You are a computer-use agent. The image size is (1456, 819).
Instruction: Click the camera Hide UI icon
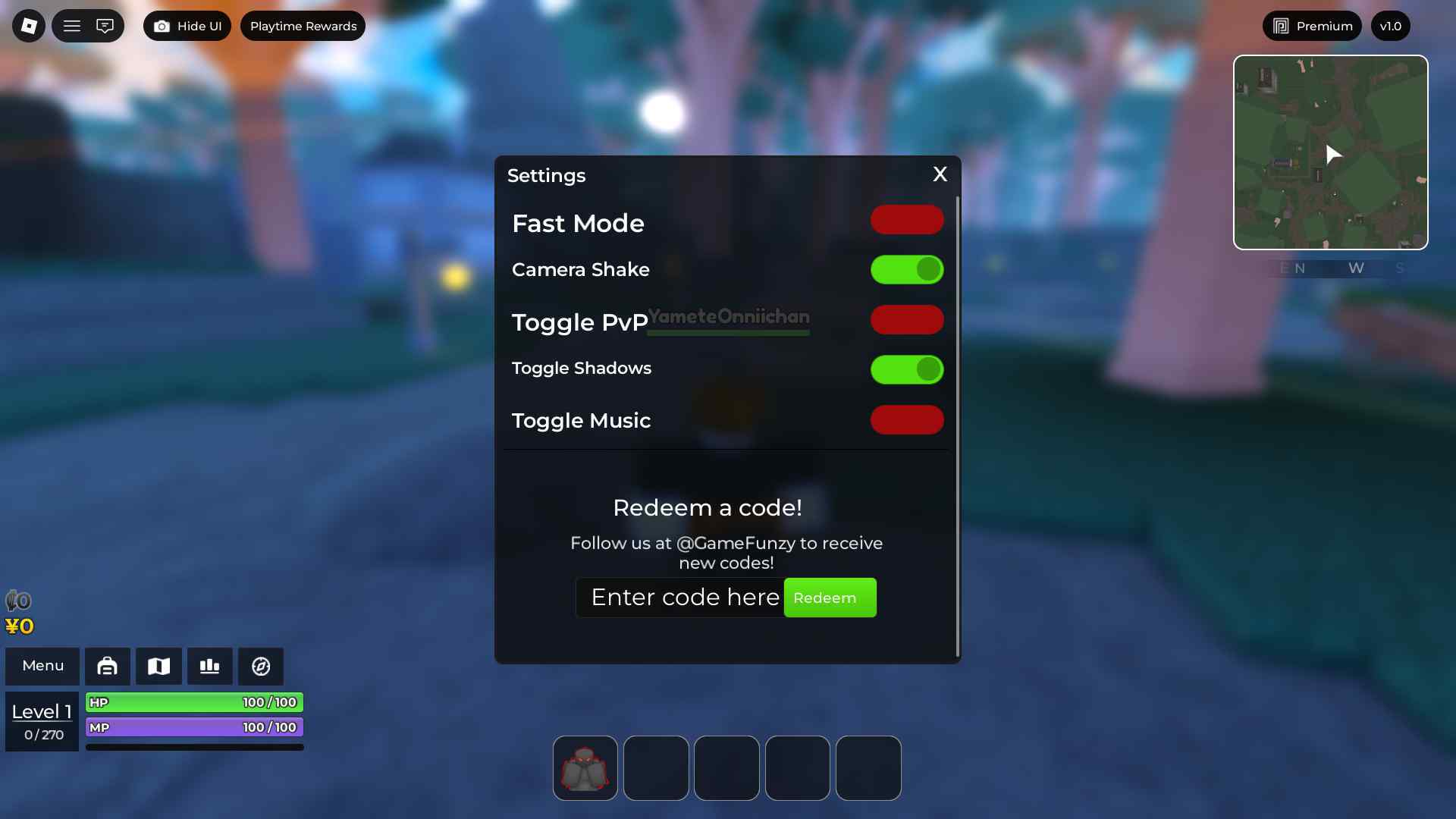162,25
